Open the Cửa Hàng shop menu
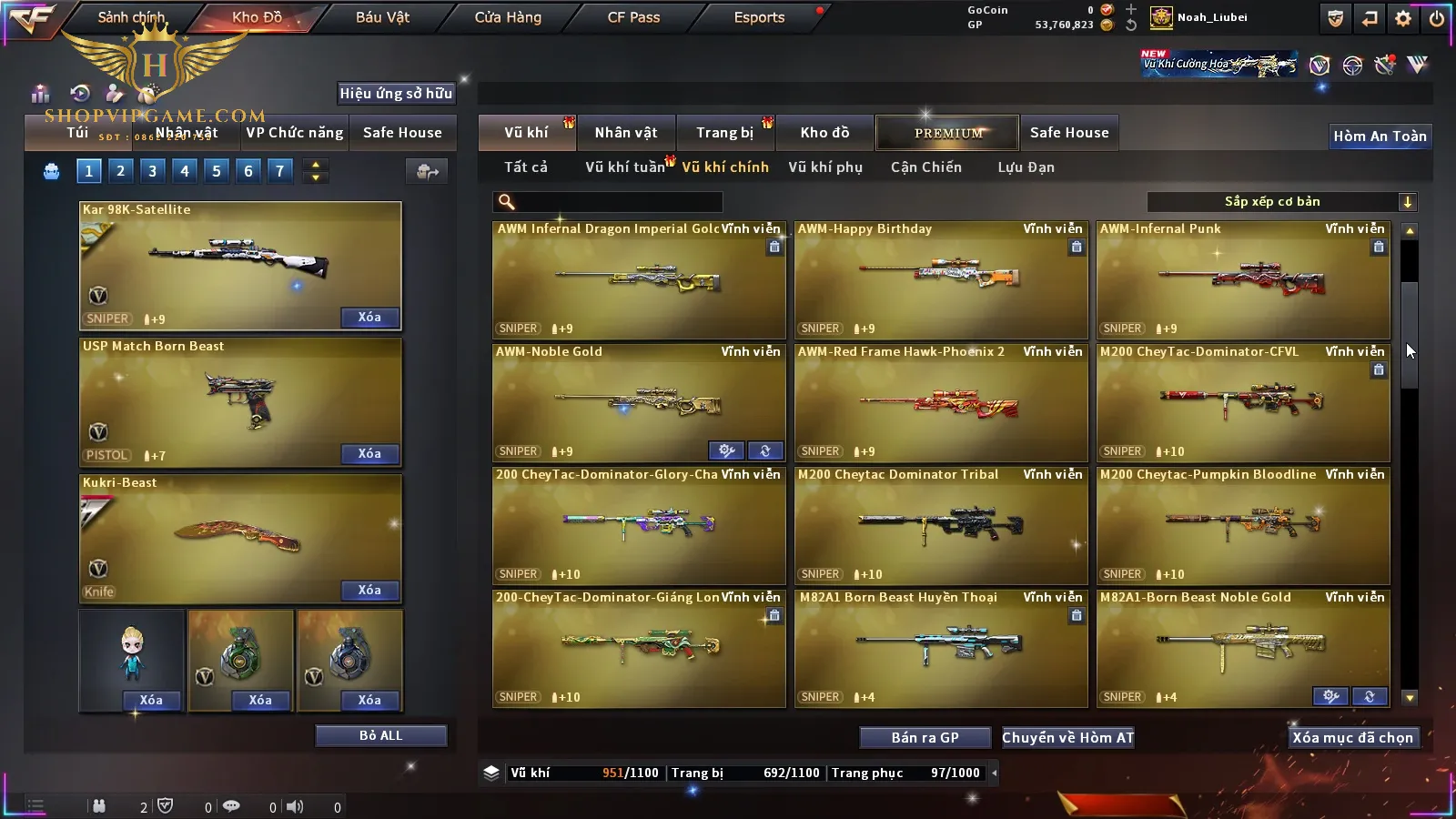1456x819 pixels. tap(508, 17)
